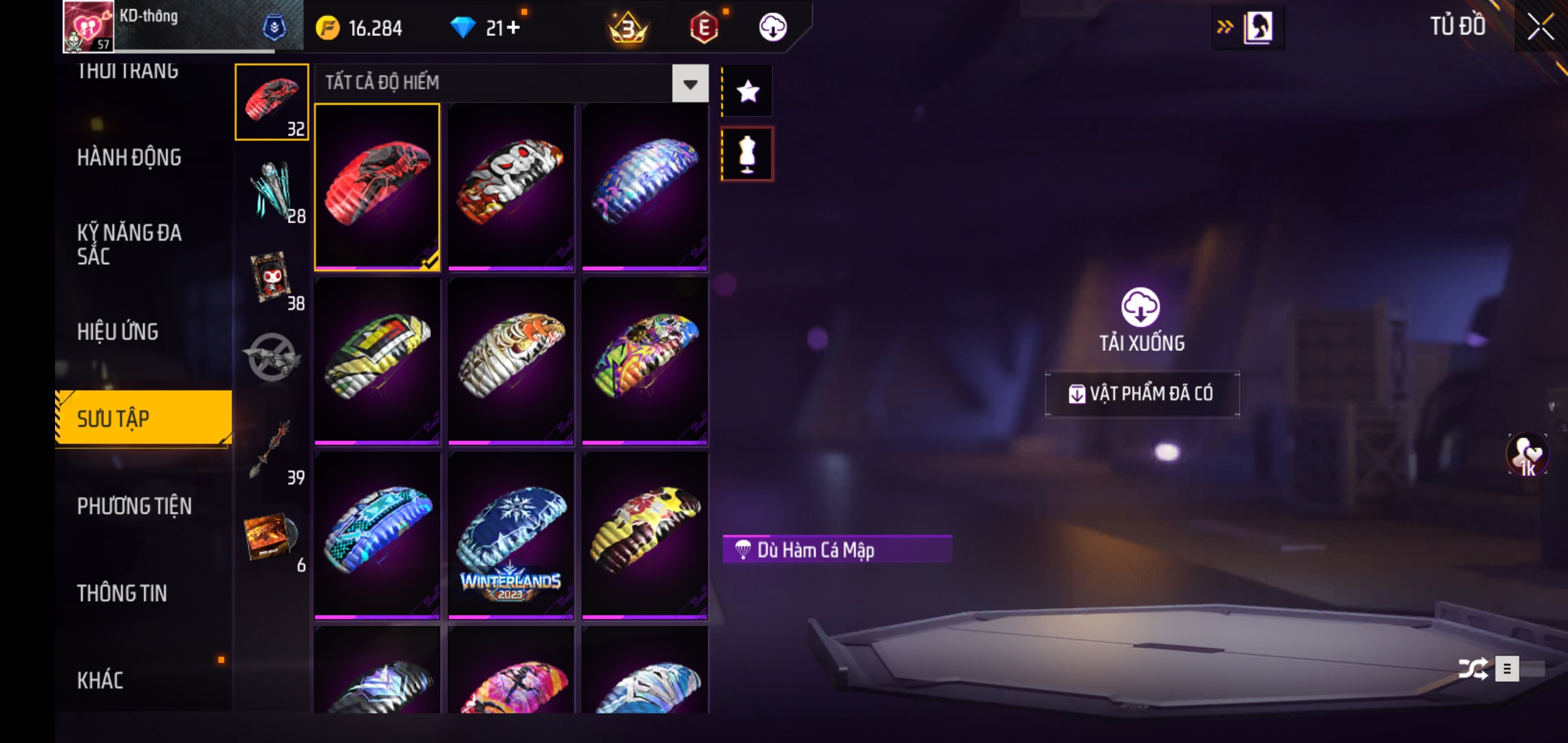Show the Khác category
This screenshot has width=1568, height=743.
[x=100, y=680]
